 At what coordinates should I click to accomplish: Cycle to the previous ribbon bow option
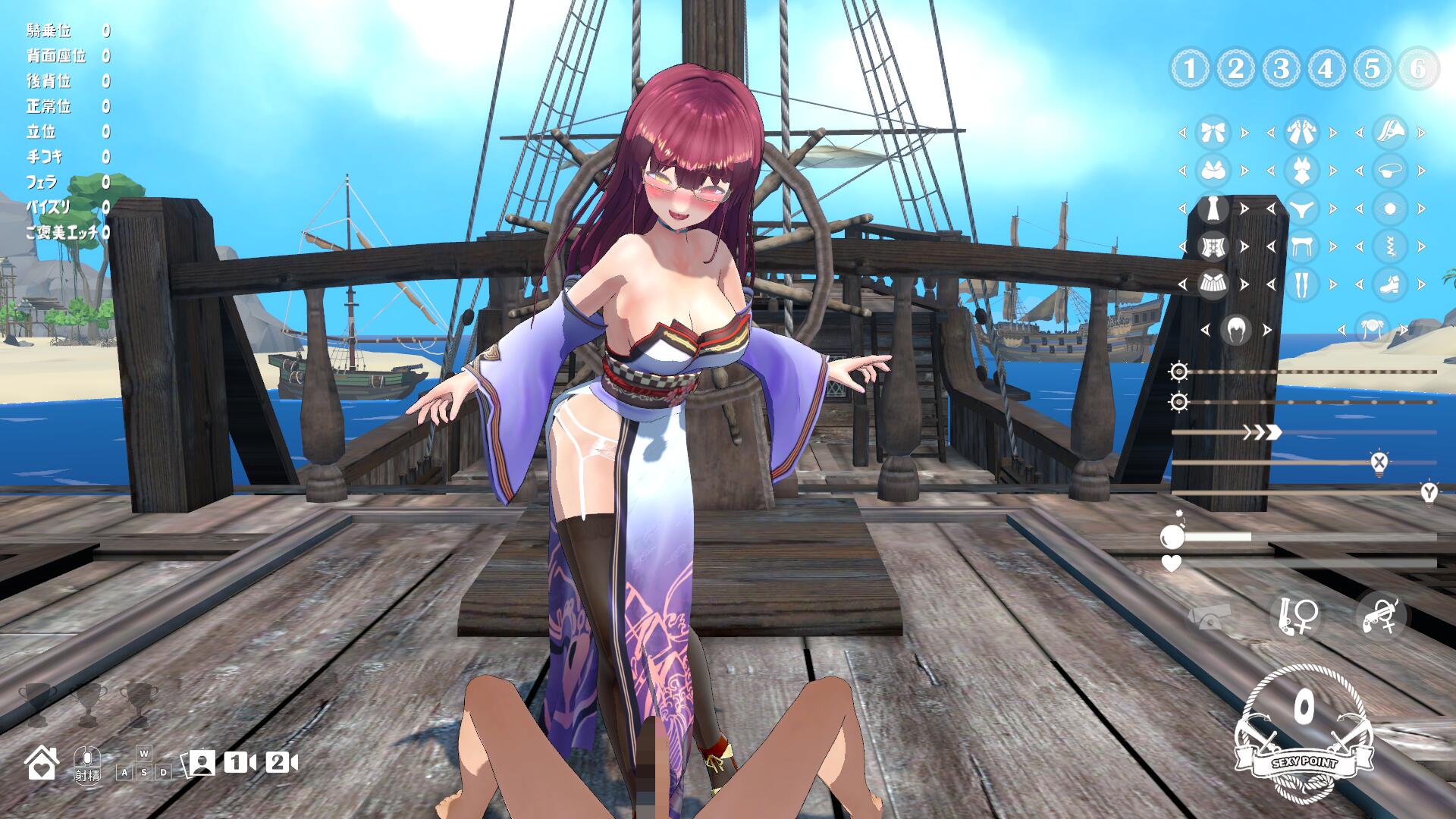coord(1182,133)
